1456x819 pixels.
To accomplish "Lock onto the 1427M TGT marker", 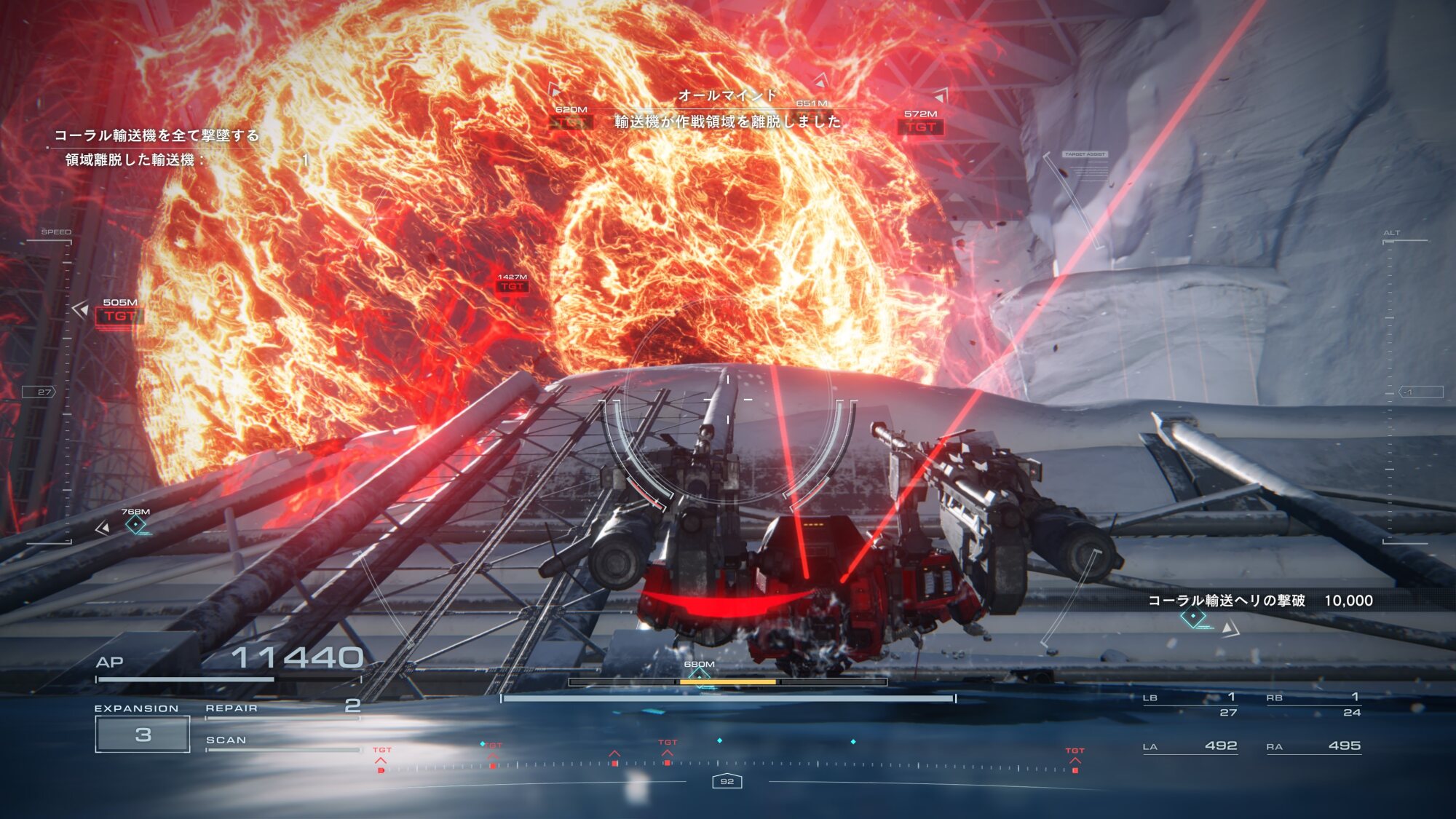I will click(512, 287).
